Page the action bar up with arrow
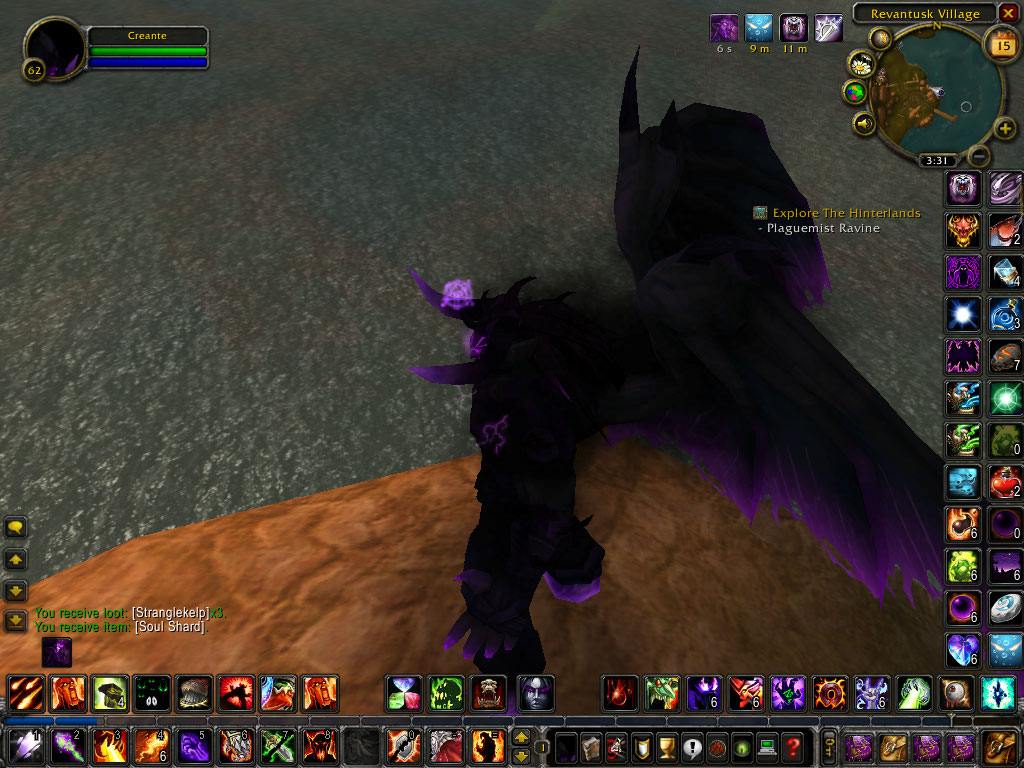 click(521, 737)
